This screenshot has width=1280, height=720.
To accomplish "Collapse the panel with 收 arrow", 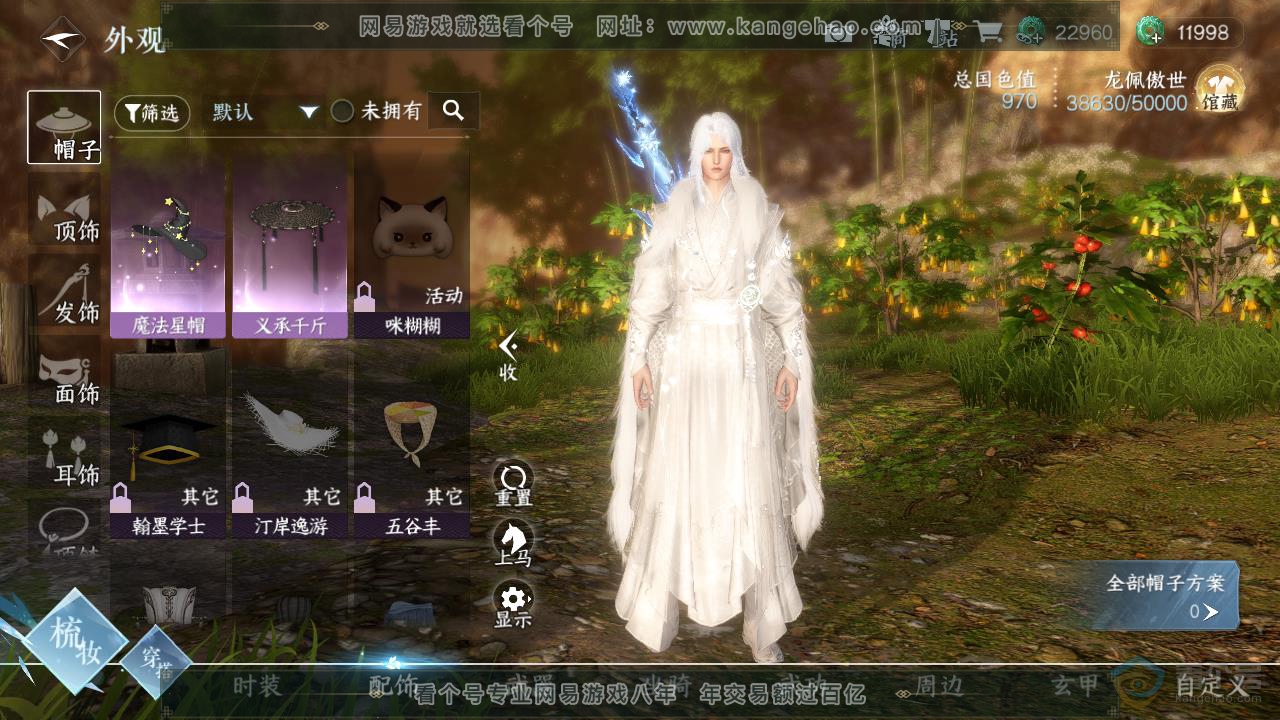I will click(508, 355).
